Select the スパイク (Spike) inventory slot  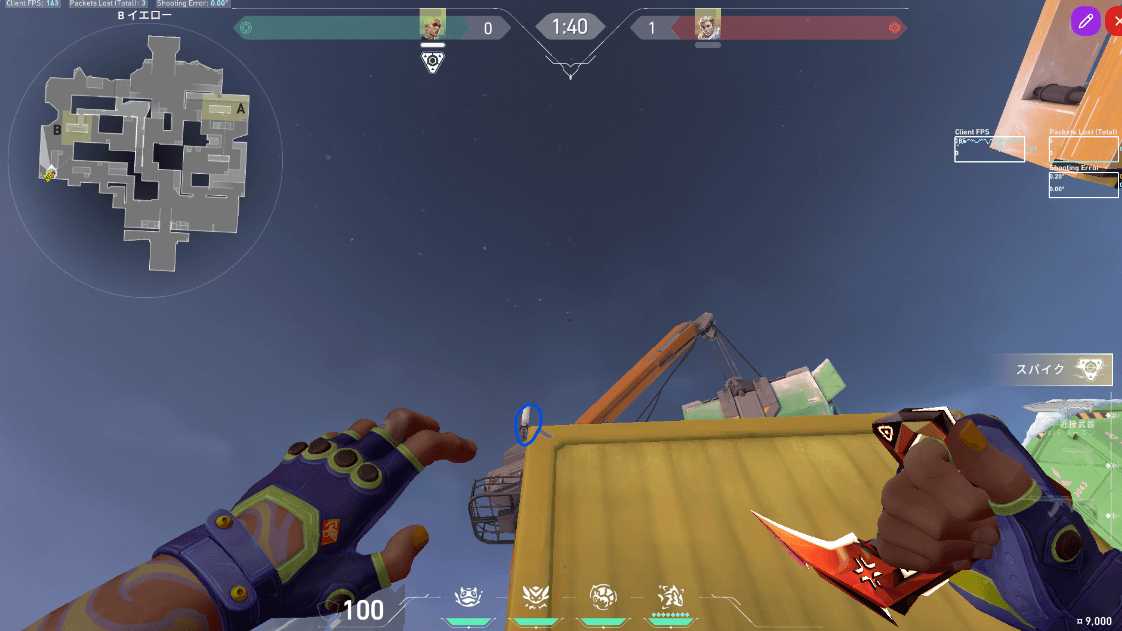click(1052, 370)
